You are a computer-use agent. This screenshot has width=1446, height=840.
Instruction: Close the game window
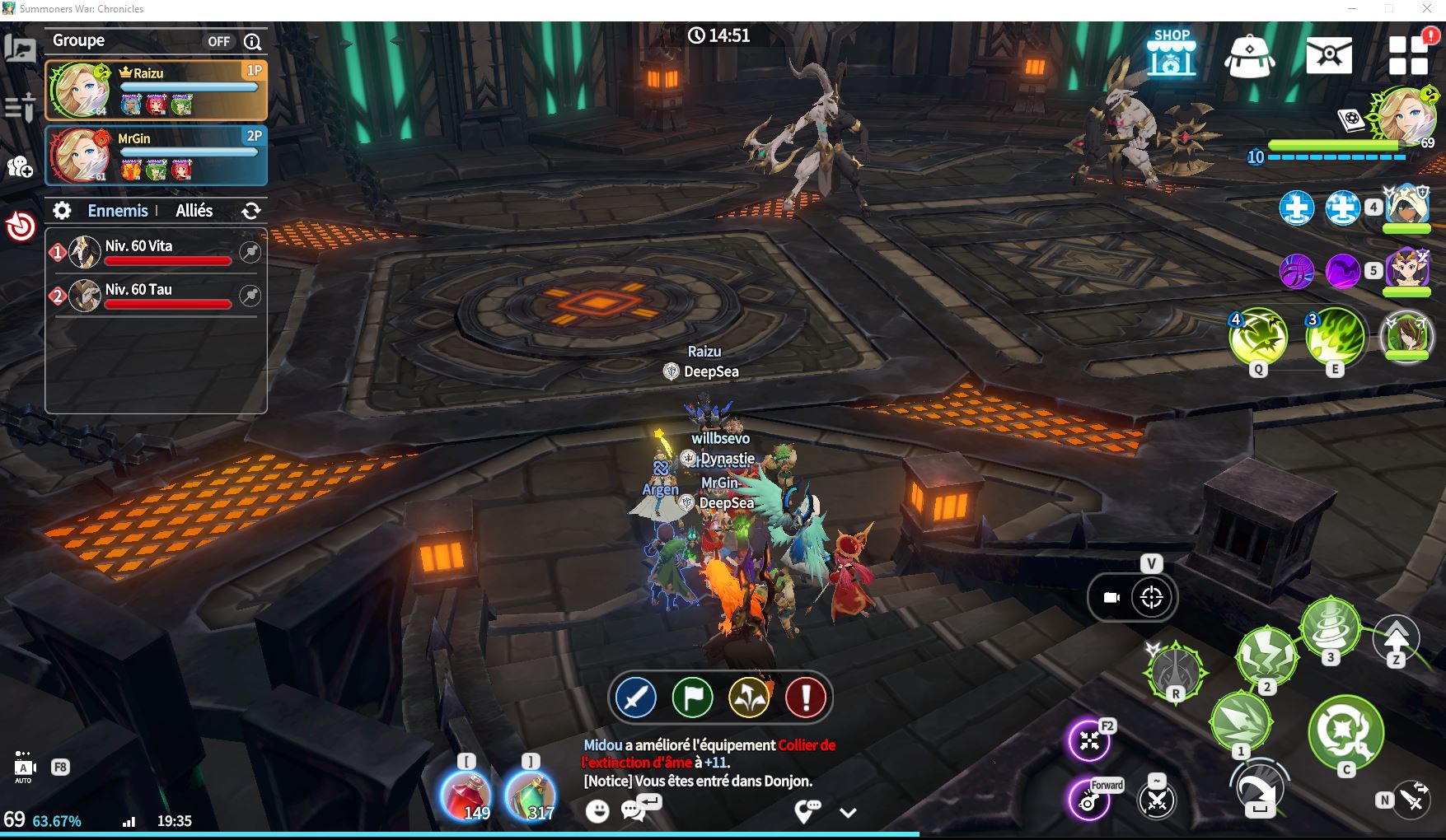click(x=1427, y=9)
